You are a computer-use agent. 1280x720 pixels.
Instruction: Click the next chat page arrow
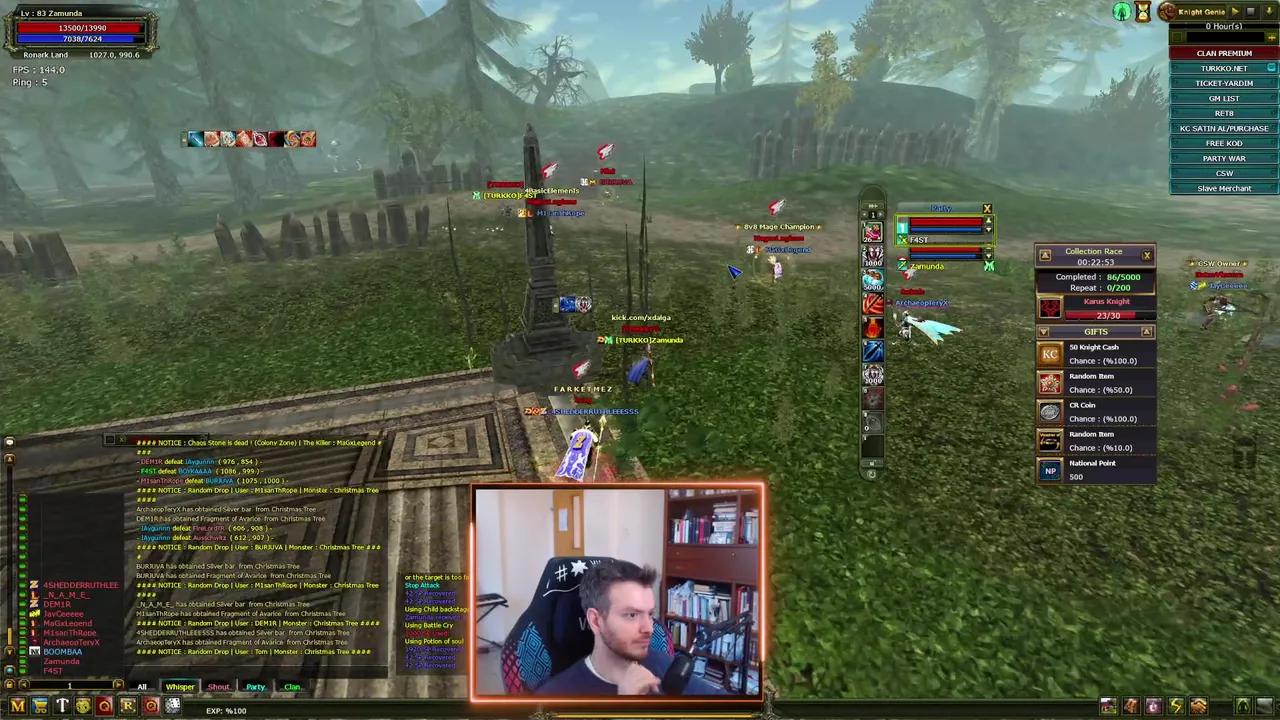(118, 684)
